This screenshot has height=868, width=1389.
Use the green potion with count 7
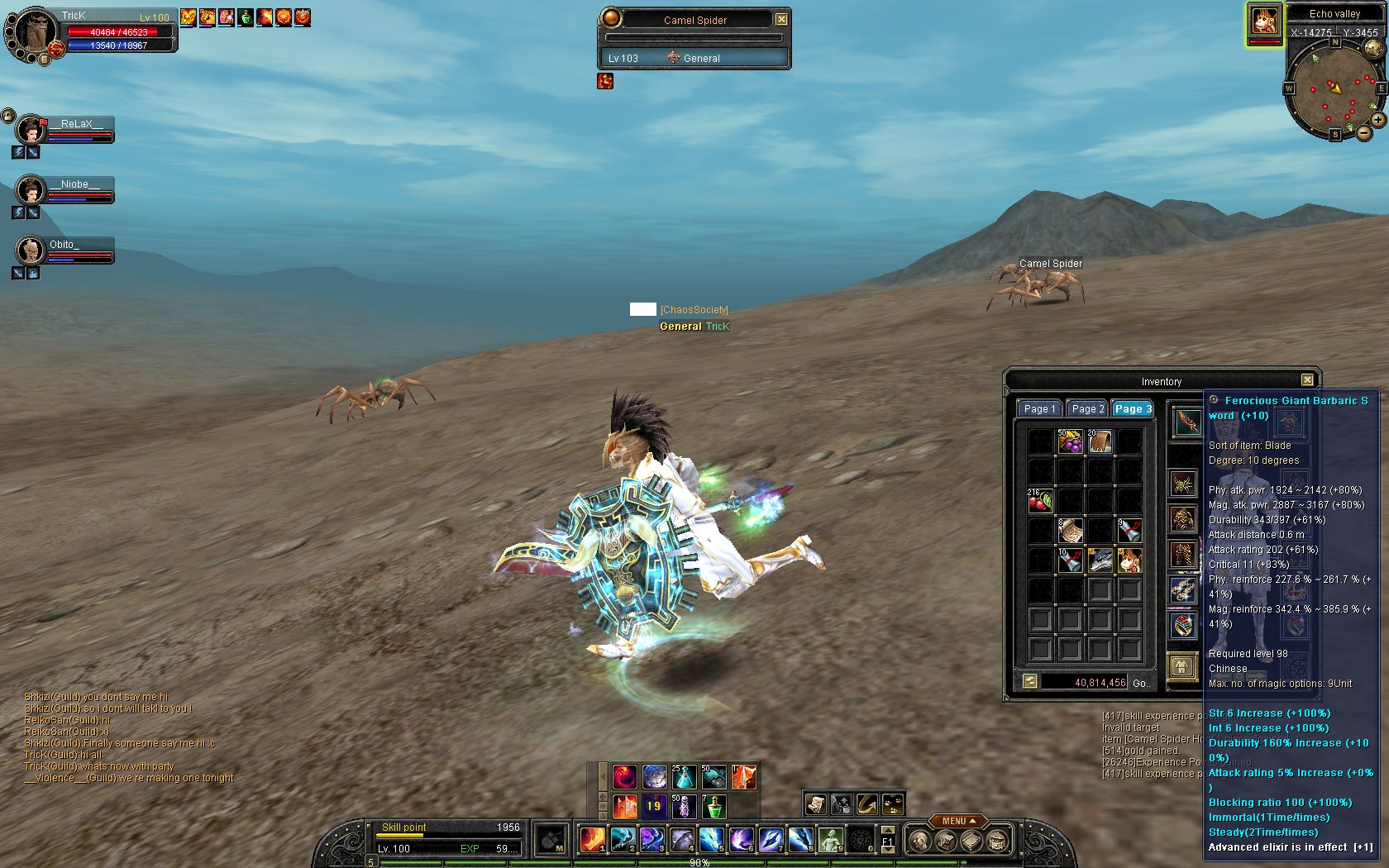[714, 806]
